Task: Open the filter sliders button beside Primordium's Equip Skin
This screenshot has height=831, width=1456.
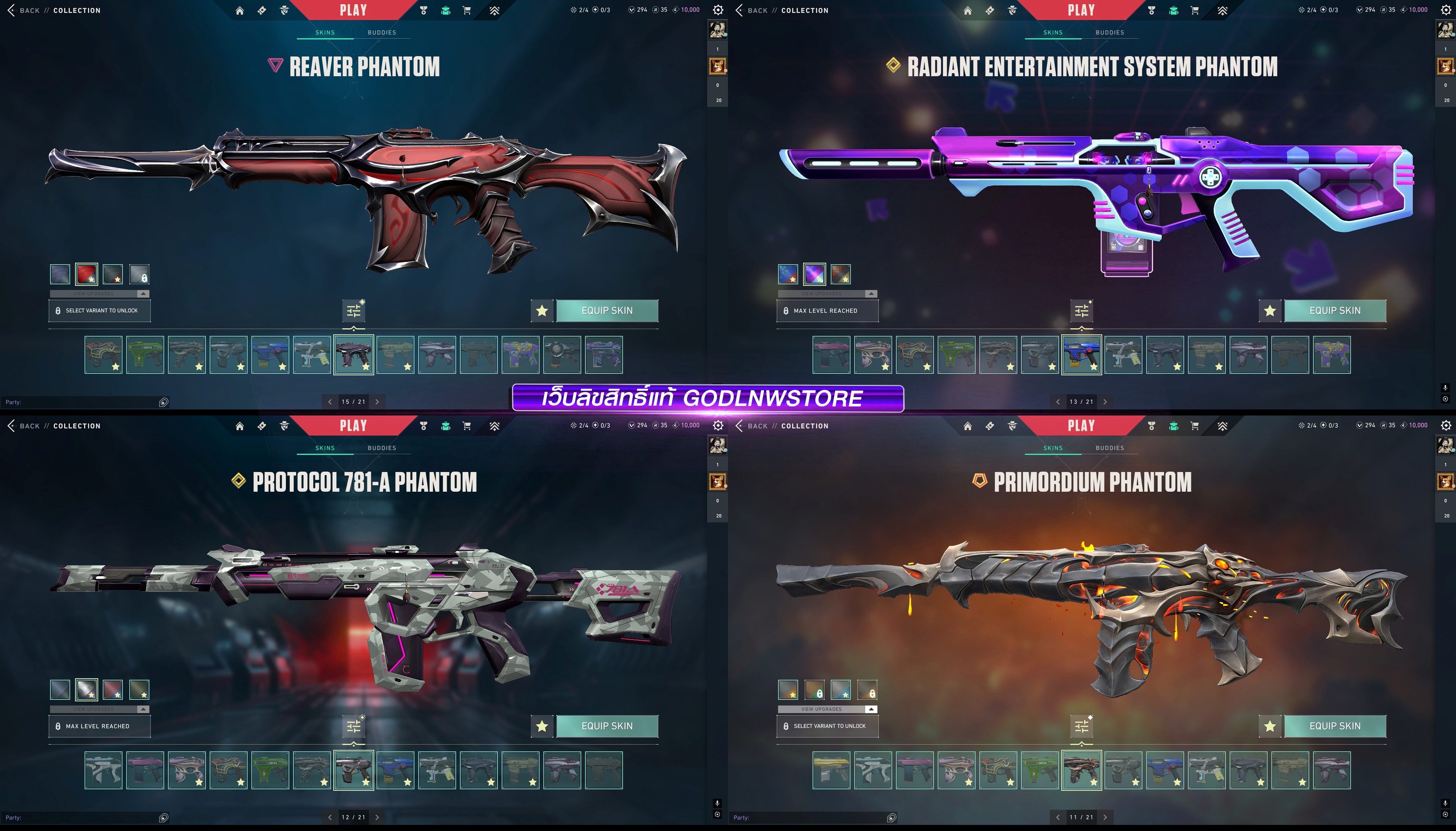Action: (1082, 726)
